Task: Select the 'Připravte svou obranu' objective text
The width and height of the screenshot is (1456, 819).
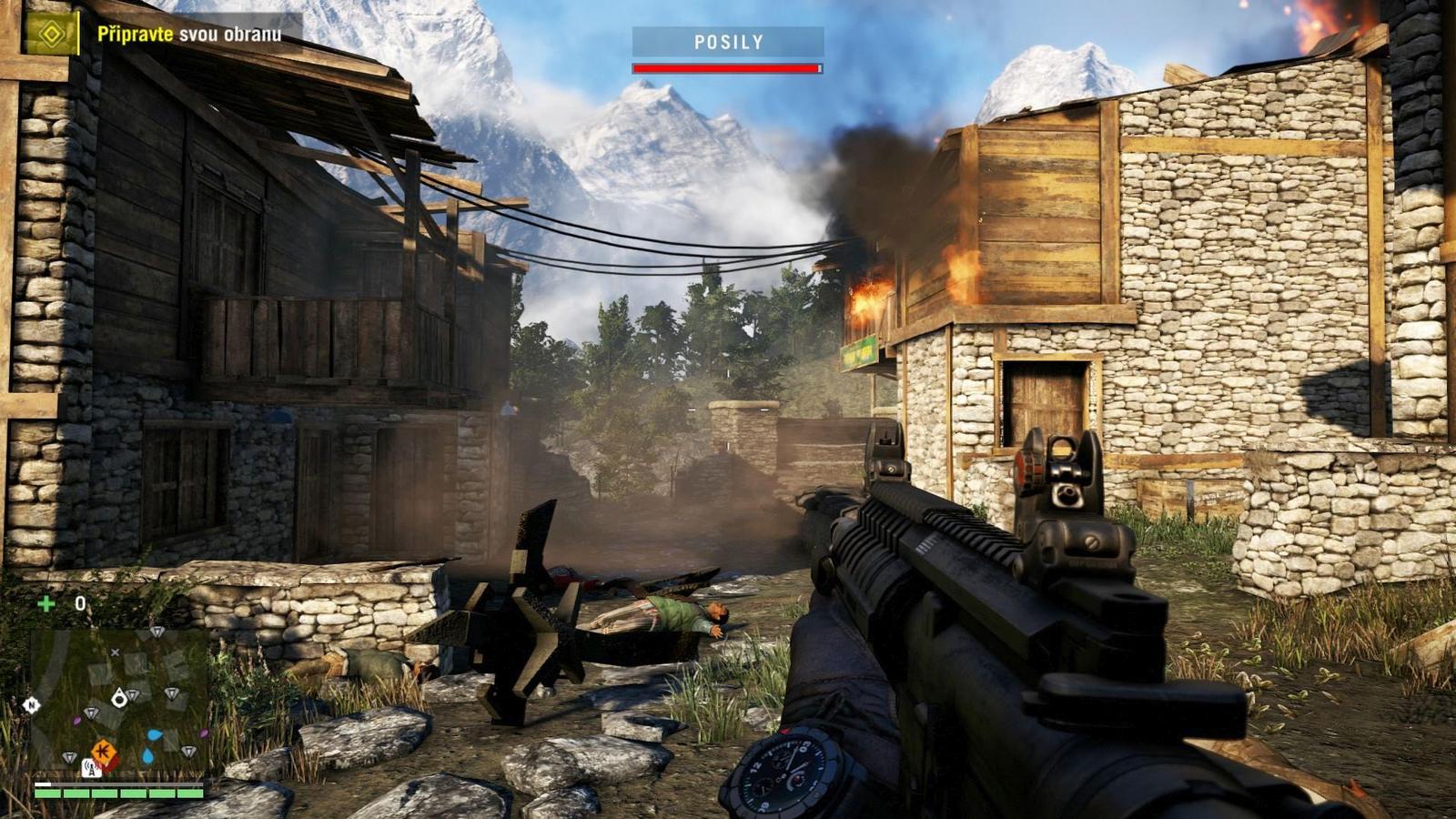Action: (189, 35)
